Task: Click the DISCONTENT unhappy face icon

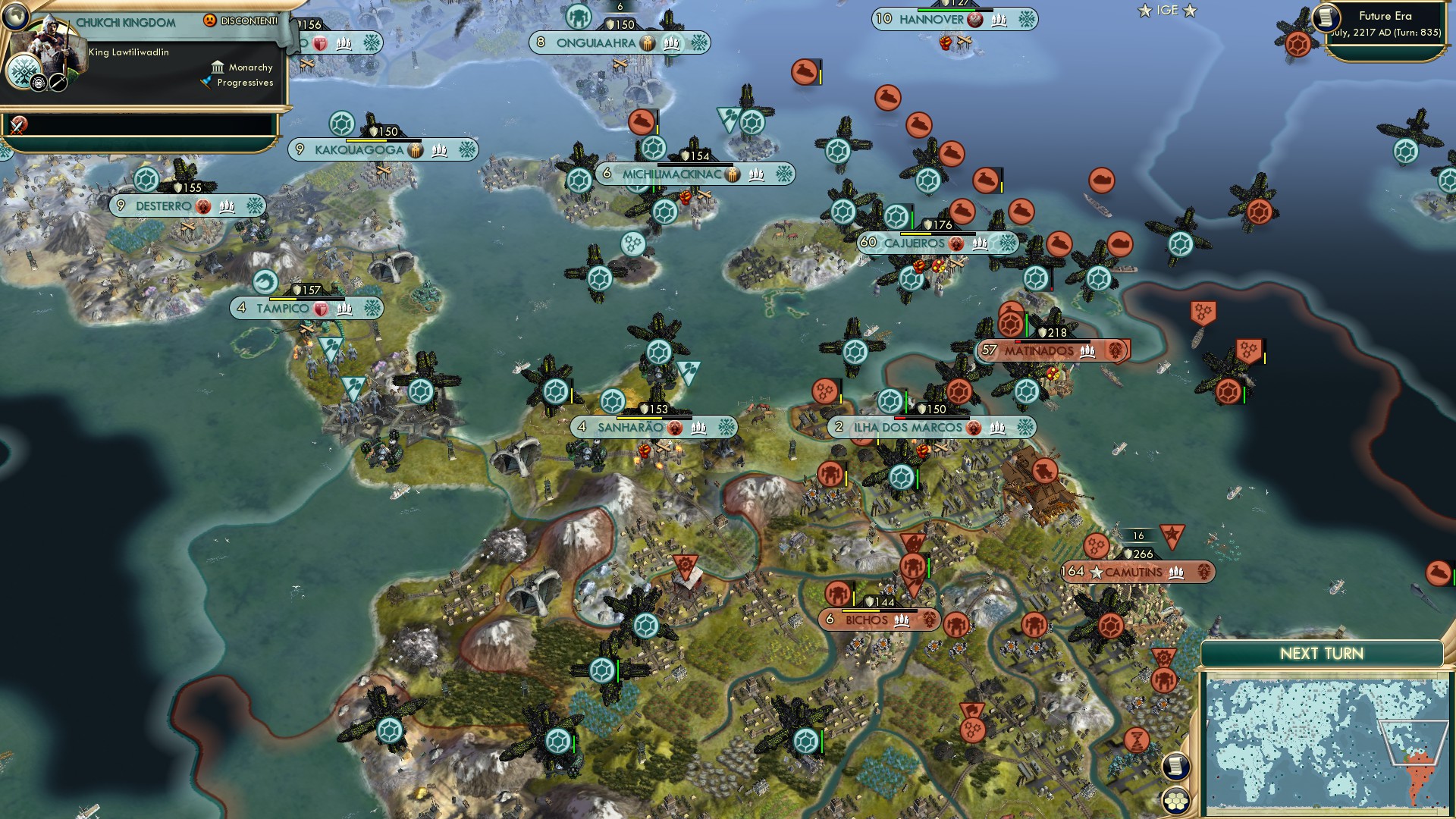Action: (209, 20)
